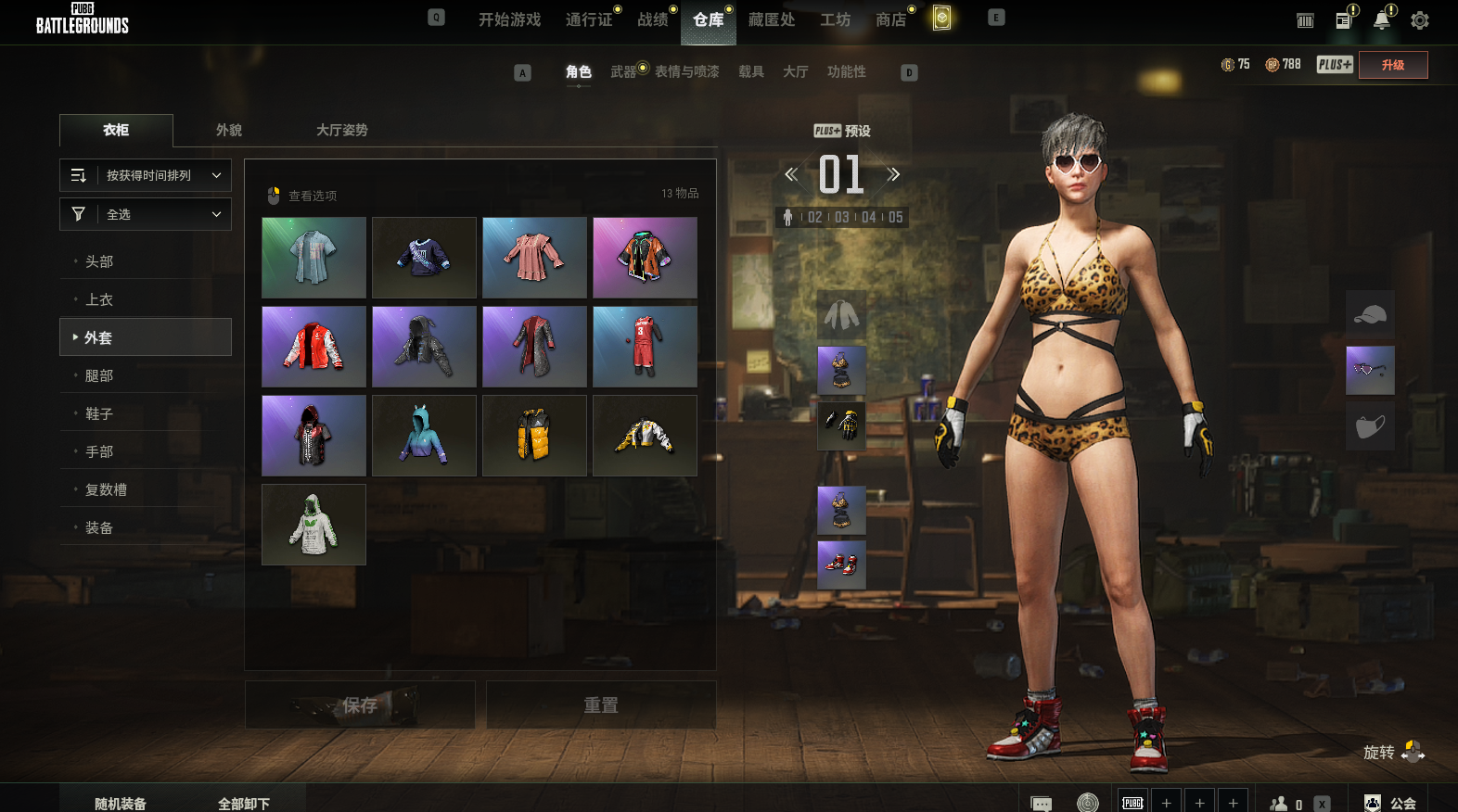Go to the 商店 (Shop) menu
1458x812 pixels.
point(890,19)
